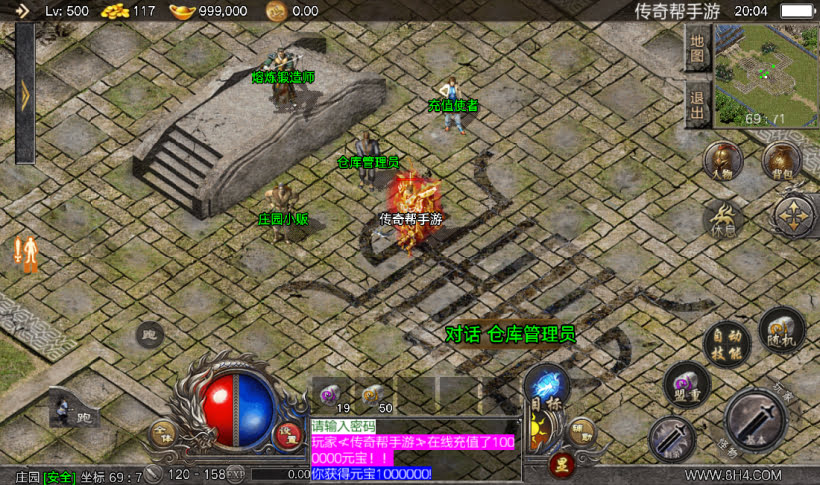Tap the four-arrow movement button

click(x=795, y=215)
